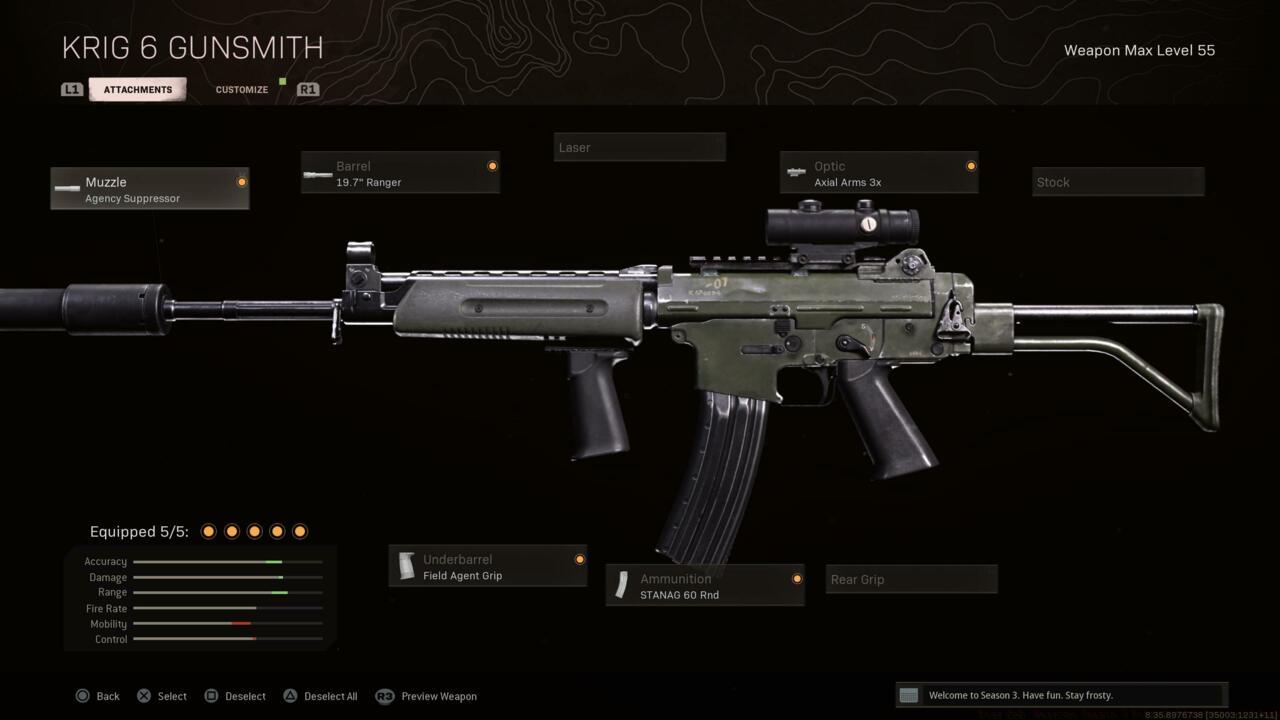Open the empty Rear Grip slot
The height and width of the screenshot is (720, 1280).
tap(911, 580)
